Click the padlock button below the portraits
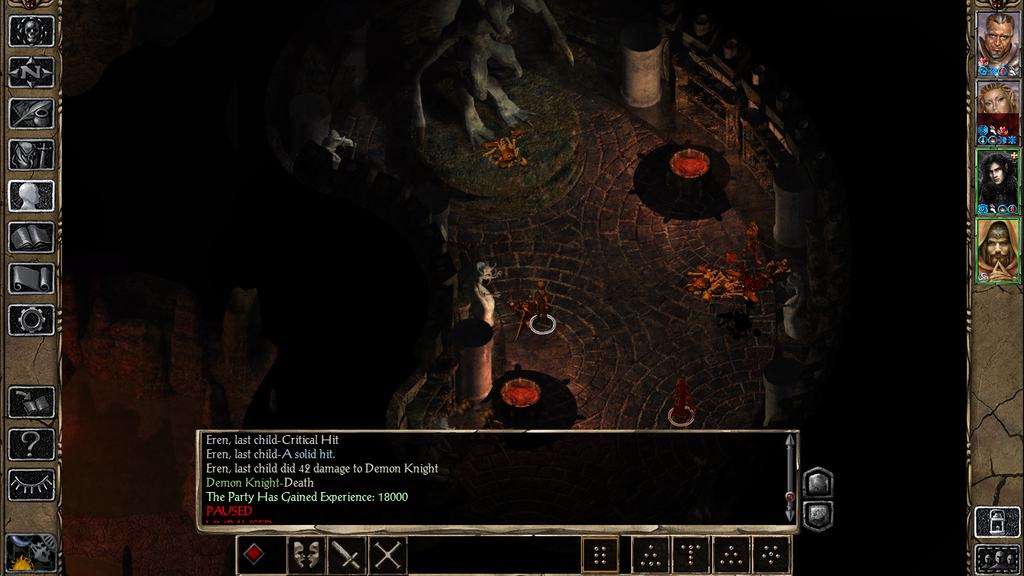The width and height of the screenshot is (1024, 576). 997,522
